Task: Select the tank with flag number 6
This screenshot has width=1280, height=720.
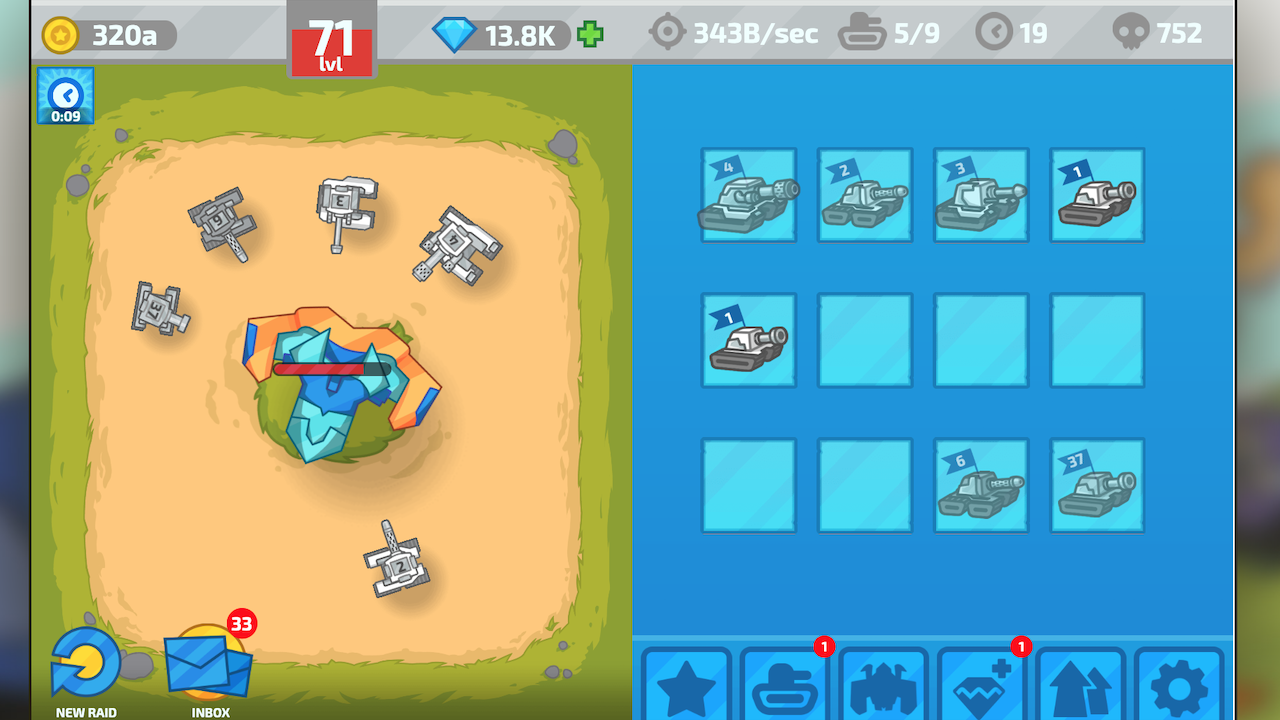Action: click(x=981, y=485)
